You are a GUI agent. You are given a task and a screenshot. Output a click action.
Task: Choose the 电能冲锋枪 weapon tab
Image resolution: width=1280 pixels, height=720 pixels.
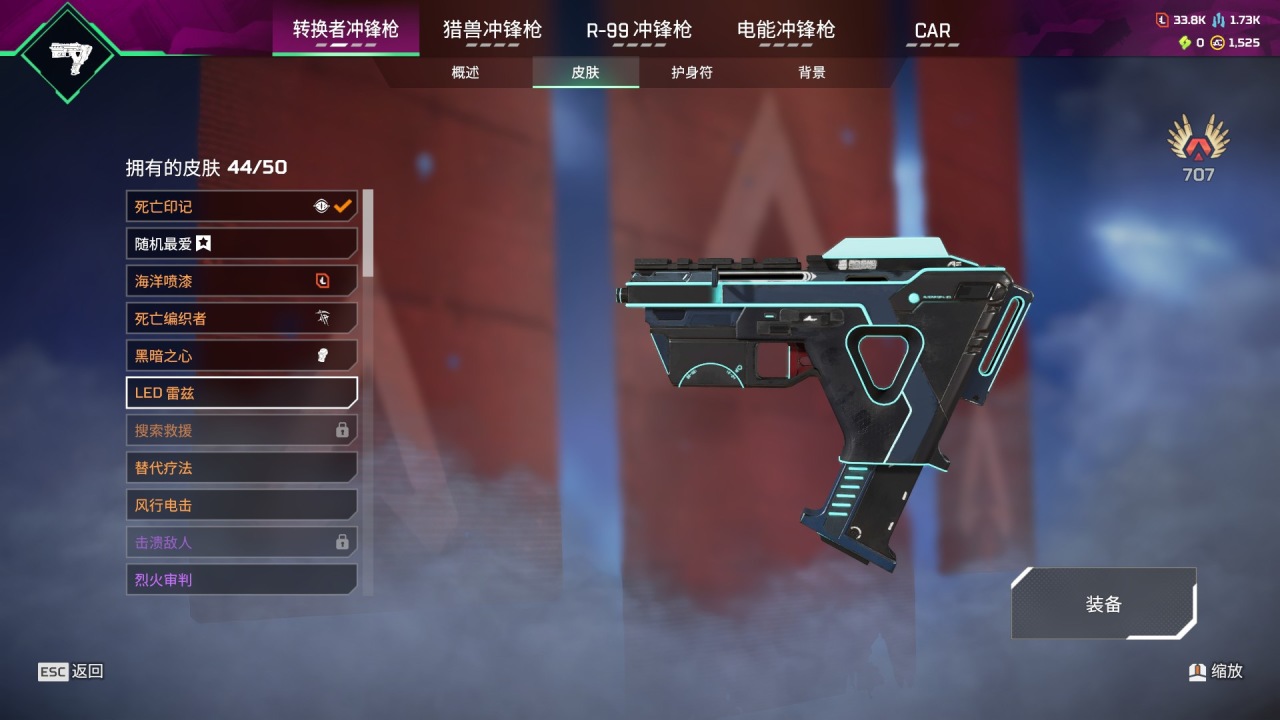(786, 30)
